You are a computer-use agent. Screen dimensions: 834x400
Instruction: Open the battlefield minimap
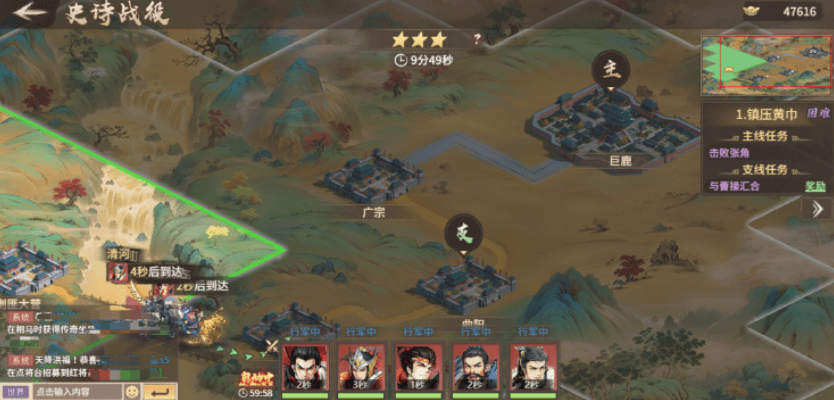(x=766, y=63)
